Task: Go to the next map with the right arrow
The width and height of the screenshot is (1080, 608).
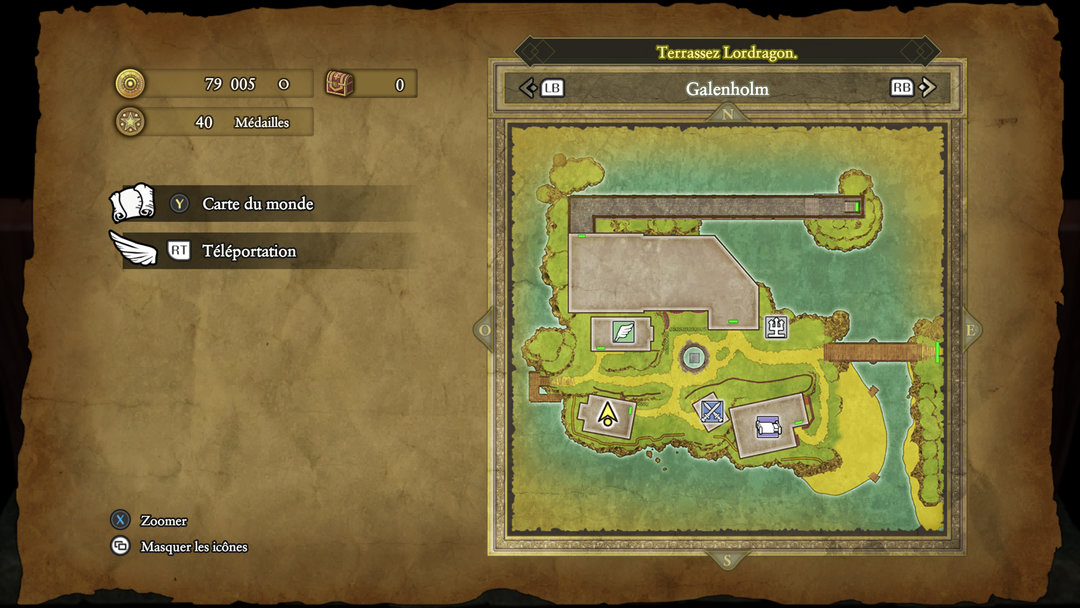Action: click(927, 88)
